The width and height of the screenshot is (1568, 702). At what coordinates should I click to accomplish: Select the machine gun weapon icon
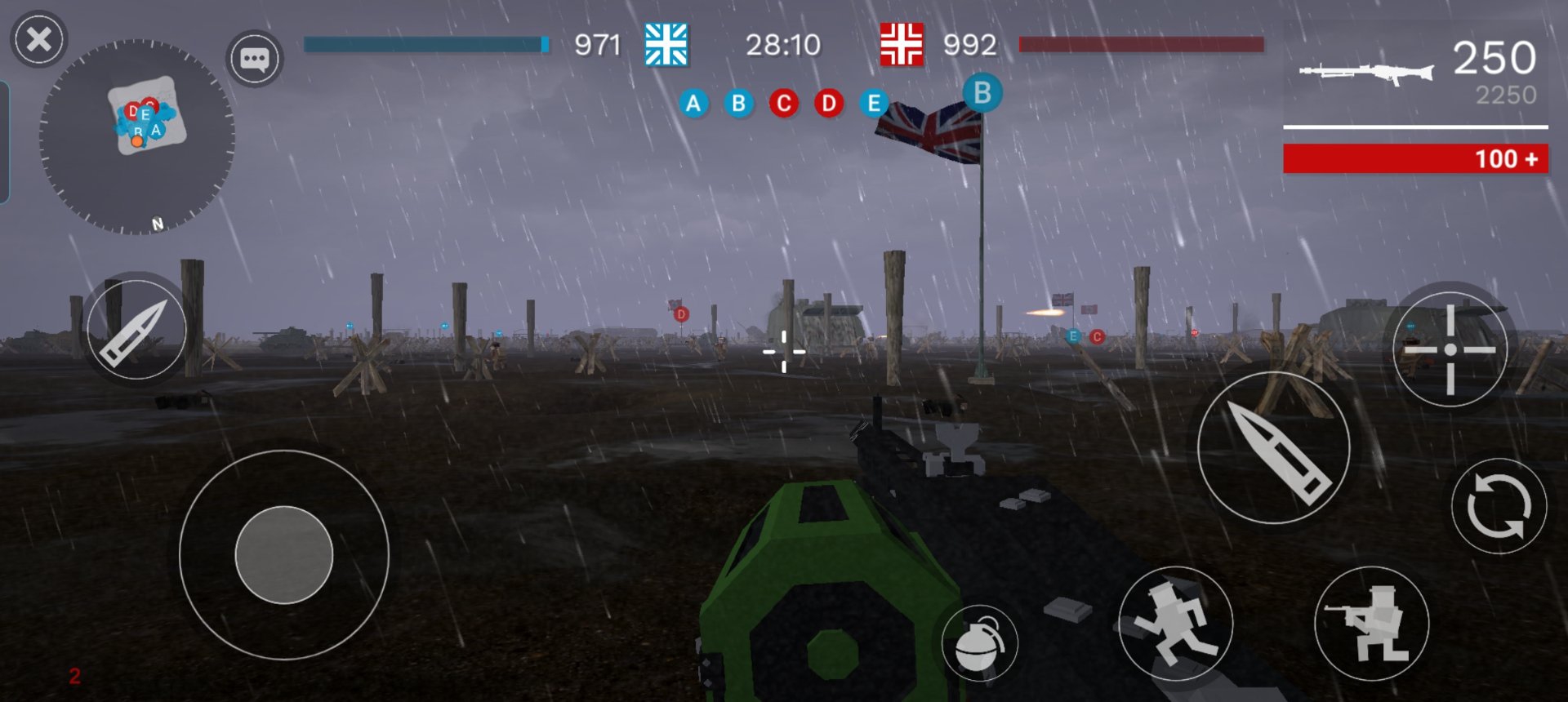(x=1366, y=72)
